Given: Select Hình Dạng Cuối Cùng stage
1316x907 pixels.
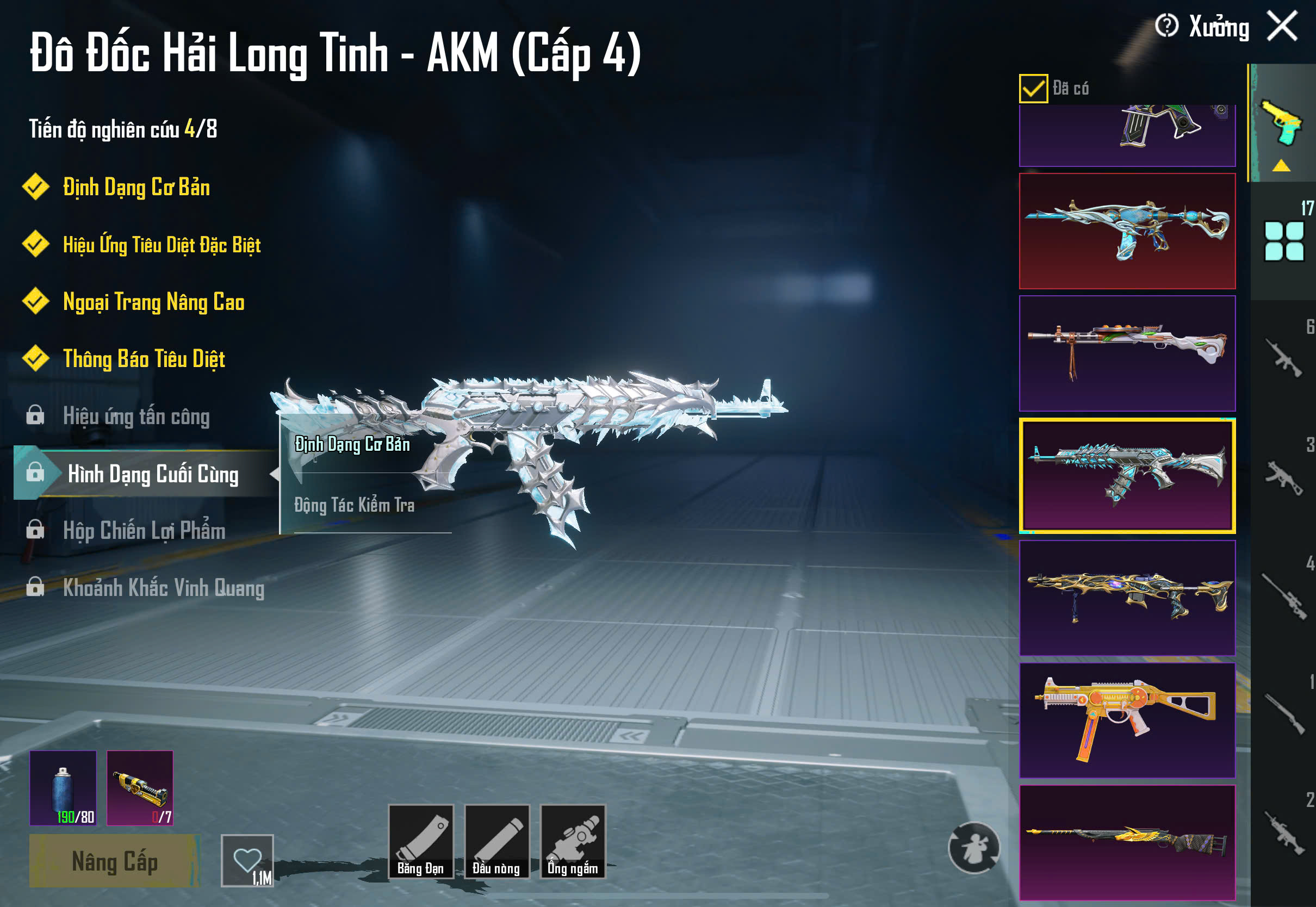Looking at the screenshot, I should tap(152, 474).
